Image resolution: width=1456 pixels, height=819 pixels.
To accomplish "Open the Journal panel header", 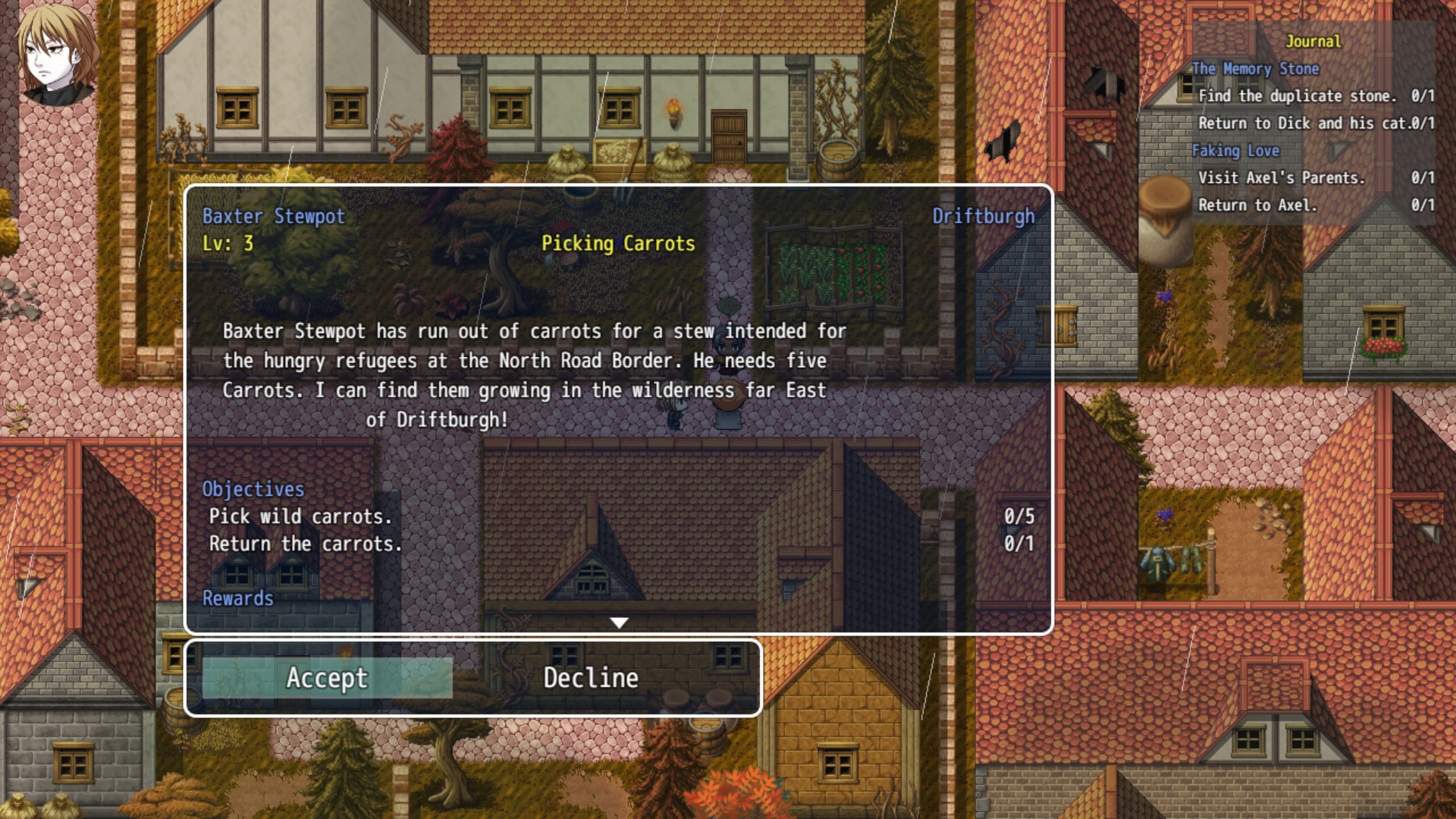I will [1314, 42].
